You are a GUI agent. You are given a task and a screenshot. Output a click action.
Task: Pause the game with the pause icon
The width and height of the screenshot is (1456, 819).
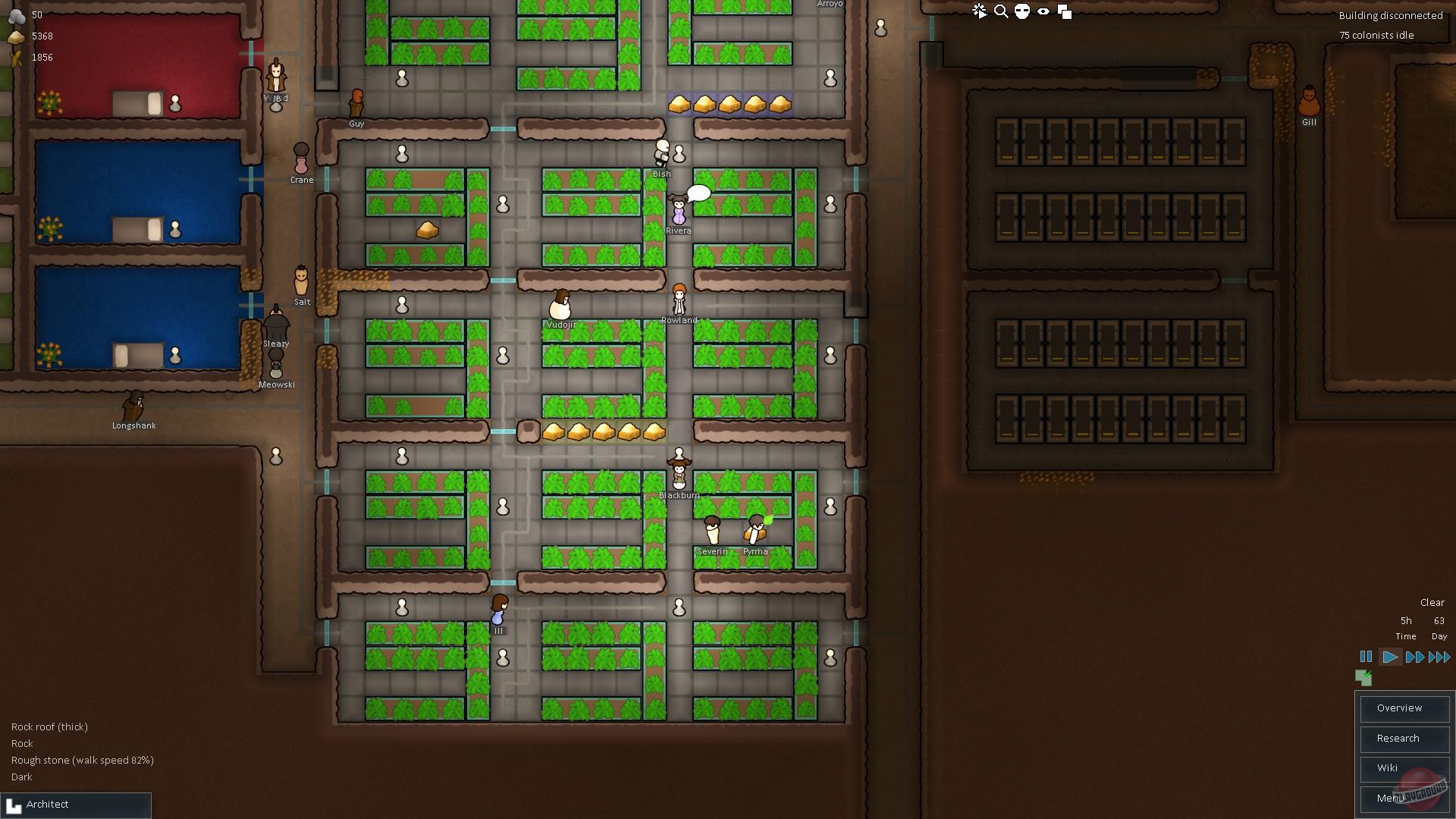tap(1366, 657)
